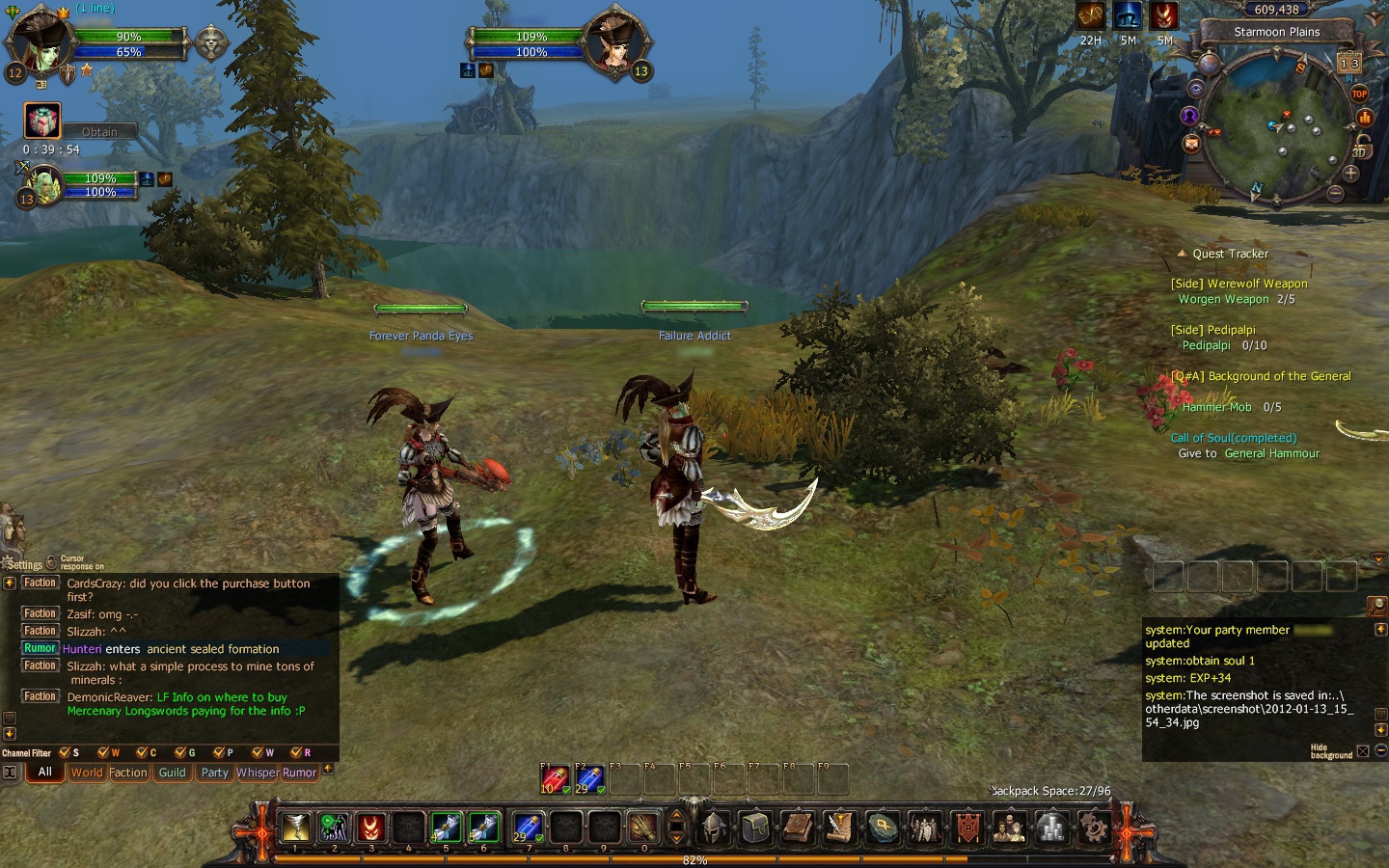
Task: Open the gear settings menu icon
Action: (1094, 827)
